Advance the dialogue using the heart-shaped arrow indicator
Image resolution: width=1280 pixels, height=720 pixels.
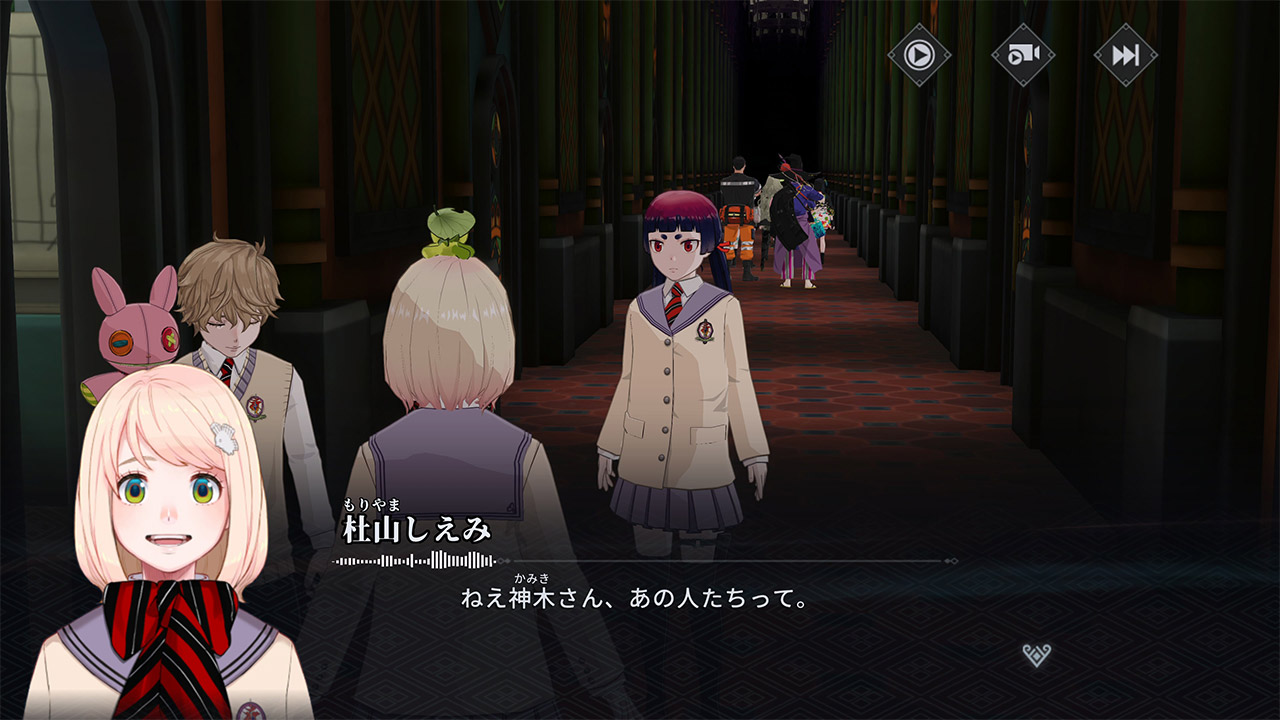(1037, 655)
